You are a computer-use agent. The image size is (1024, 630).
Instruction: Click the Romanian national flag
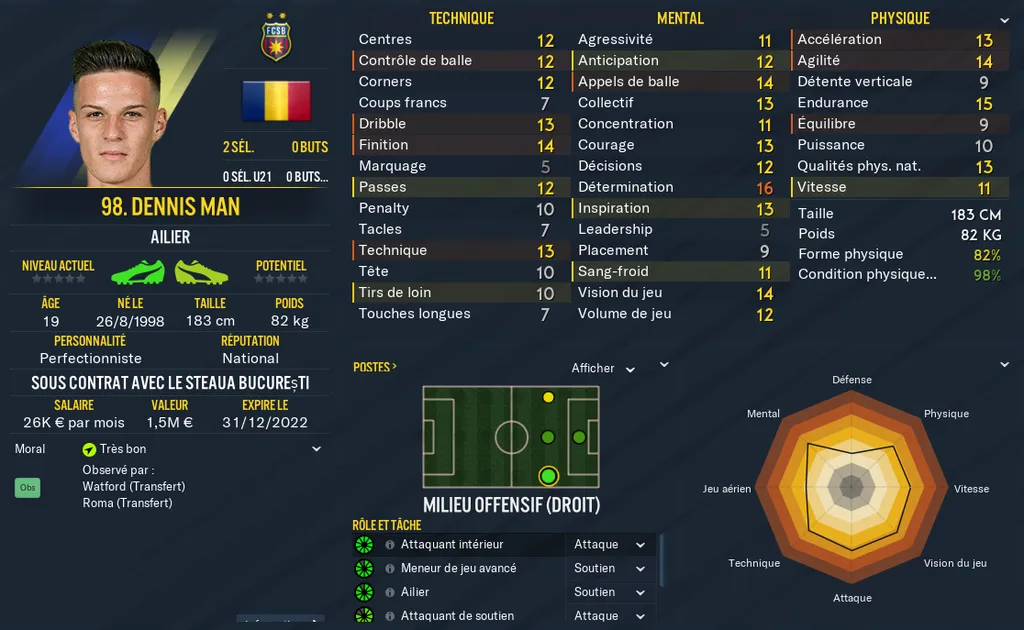tap(276, 101)
